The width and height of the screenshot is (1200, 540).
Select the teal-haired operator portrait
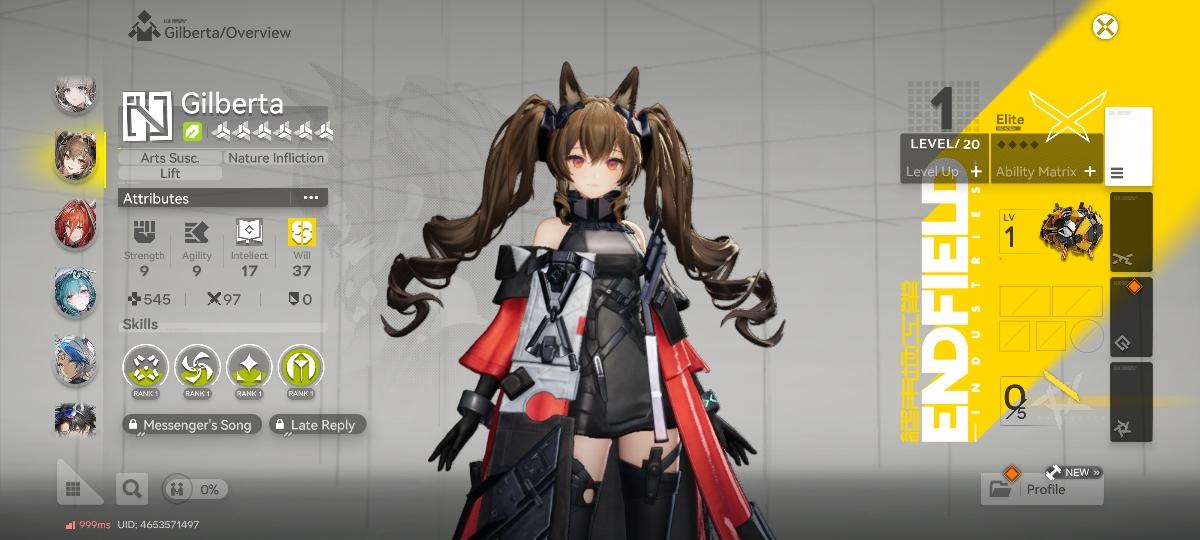pyautogui.click(x=76, y=291)
